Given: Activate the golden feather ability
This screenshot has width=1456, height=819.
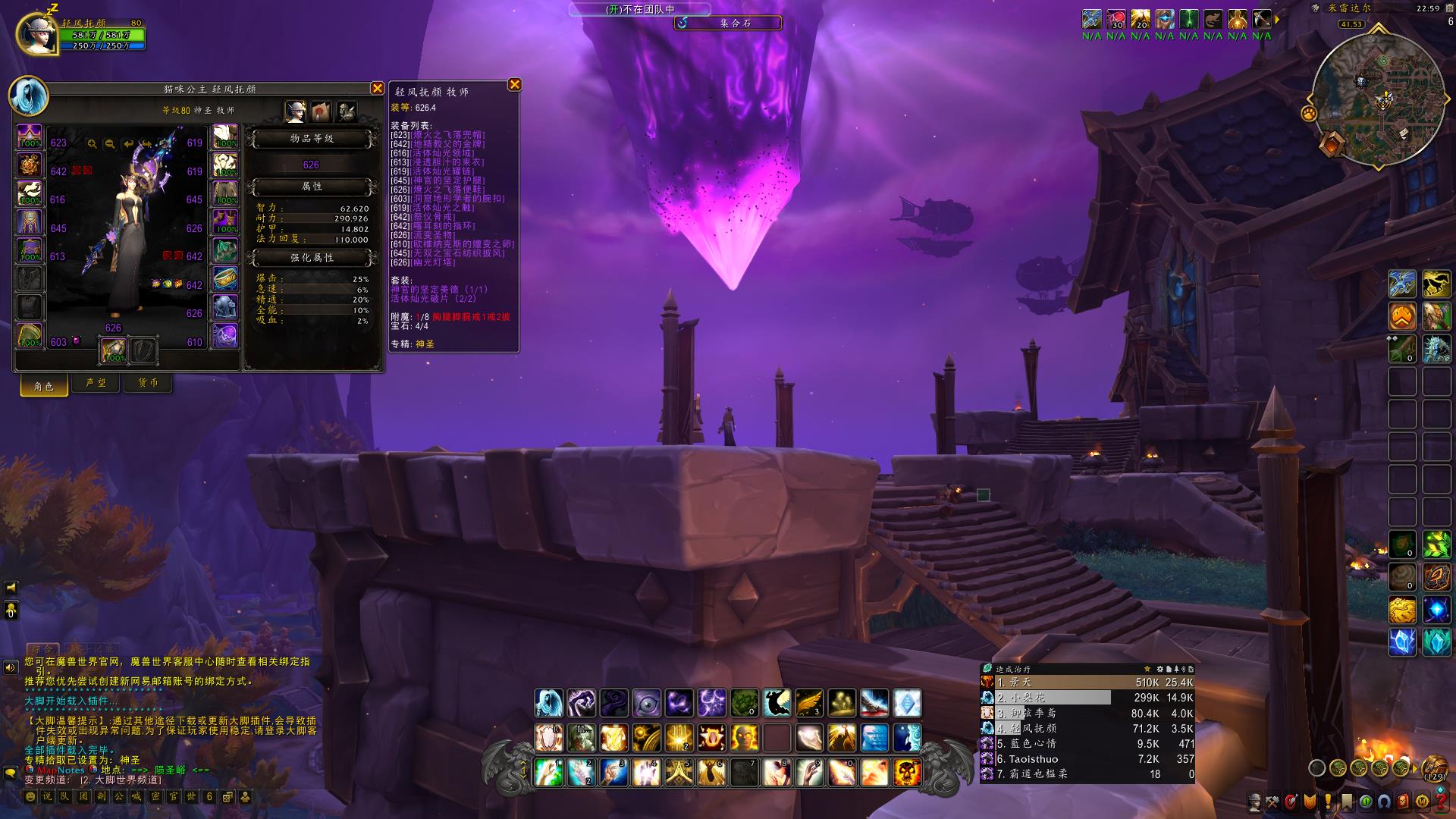Looking at the screenshot, I should [809, 703].
